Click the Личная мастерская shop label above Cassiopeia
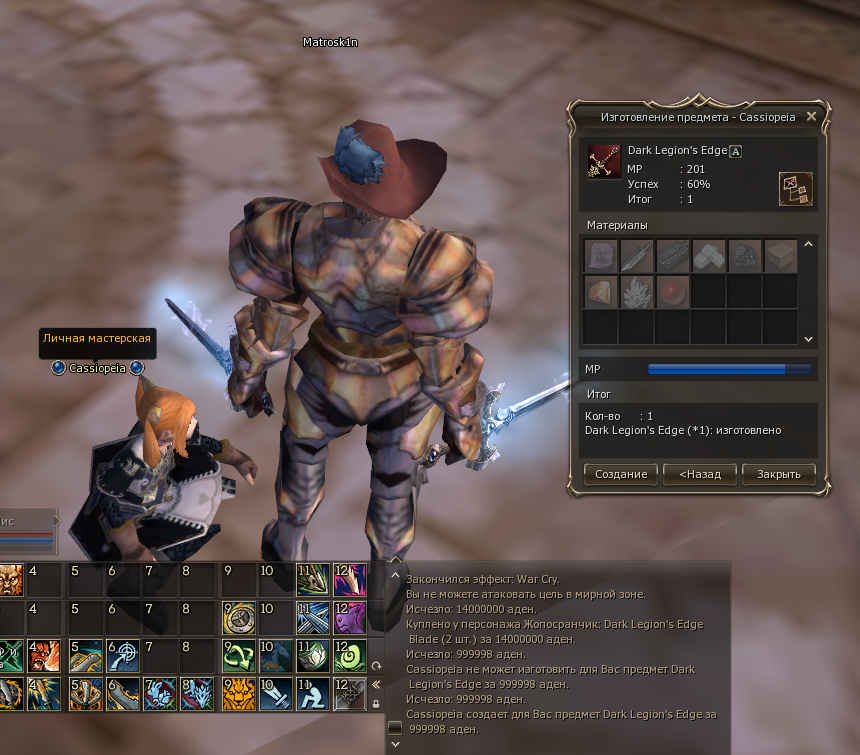Image resolution: width=860 pixels, height=755 pixels. click(x=97, y=339)
